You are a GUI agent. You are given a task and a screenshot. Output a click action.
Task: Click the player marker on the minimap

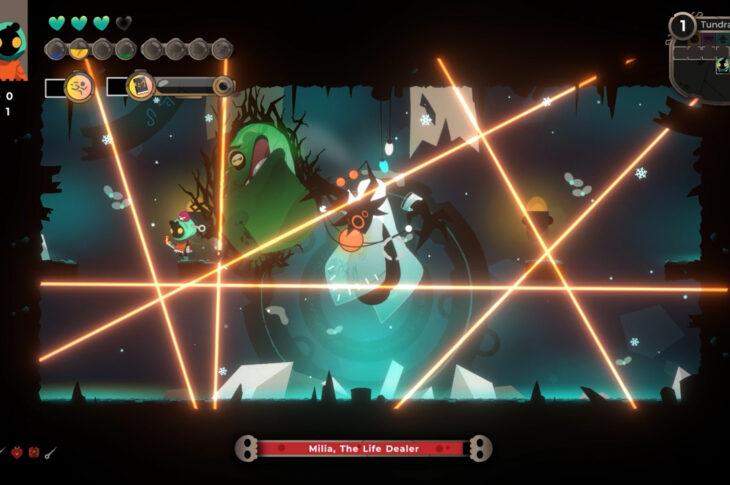click(x=720, y=67)
